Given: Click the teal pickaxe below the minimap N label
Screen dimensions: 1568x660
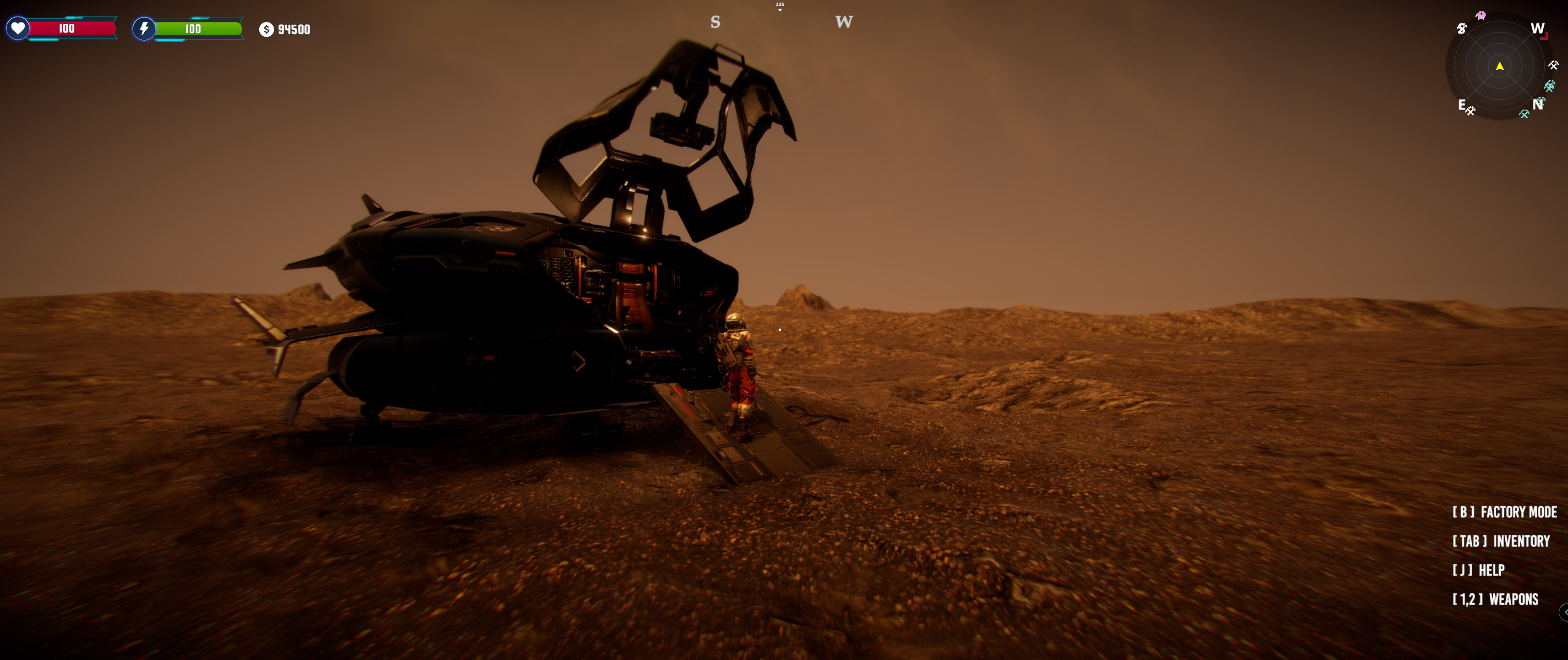Looking at the screenshot, I should click(1524, 114).
